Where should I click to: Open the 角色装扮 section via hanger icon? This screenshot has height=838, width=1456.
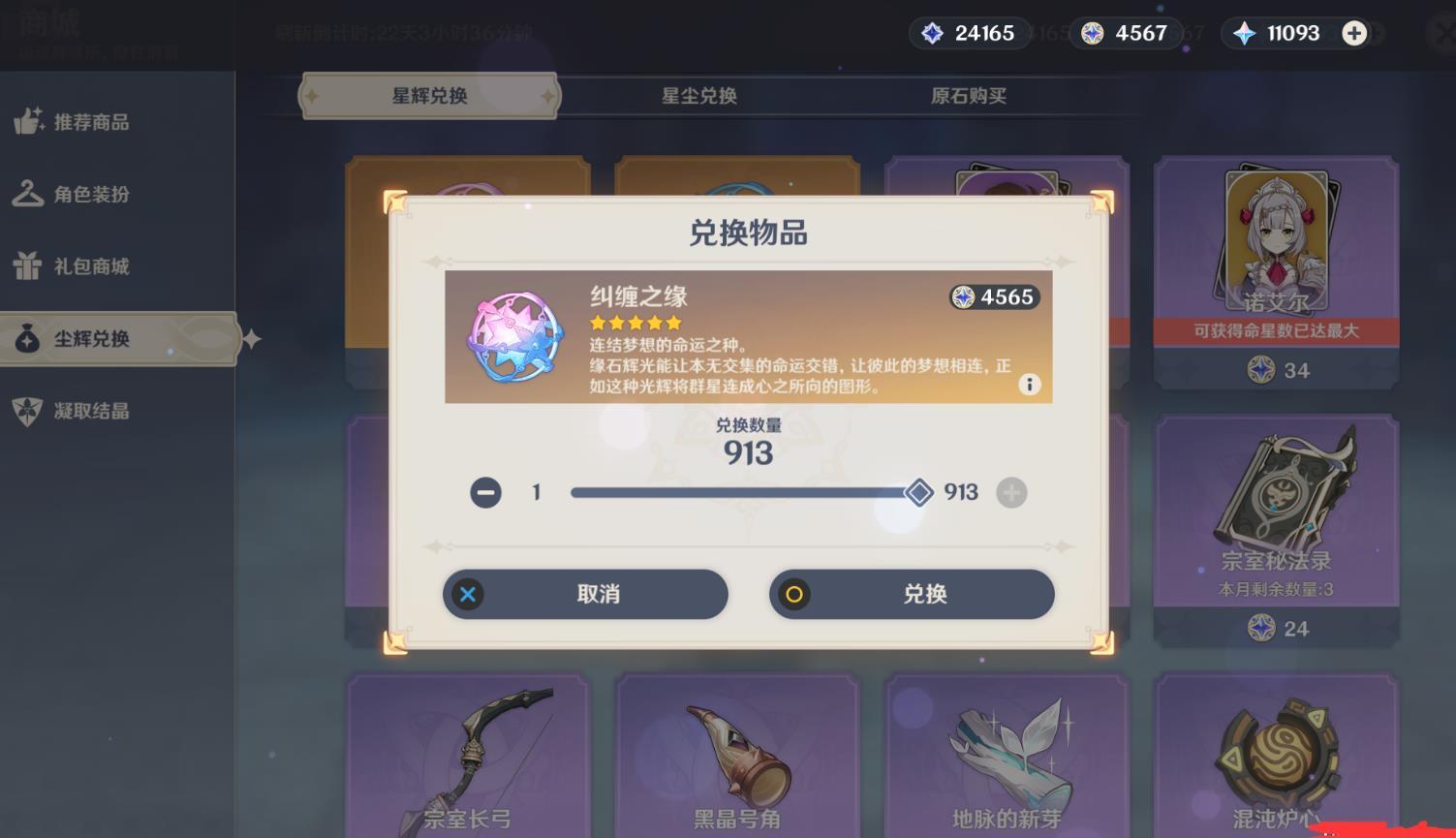(29, 194)
